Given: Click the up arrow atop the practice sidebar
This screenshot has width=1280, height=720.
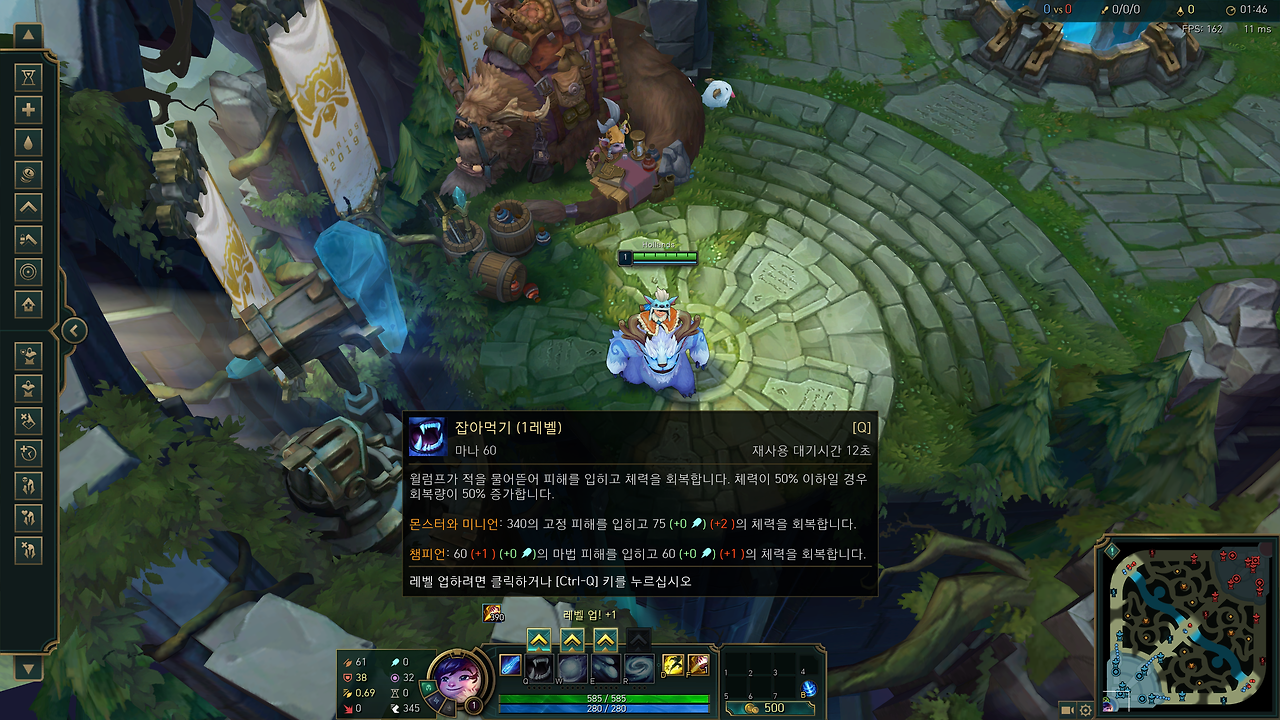Looking at the screenshot, I should [x=28, y=35].
